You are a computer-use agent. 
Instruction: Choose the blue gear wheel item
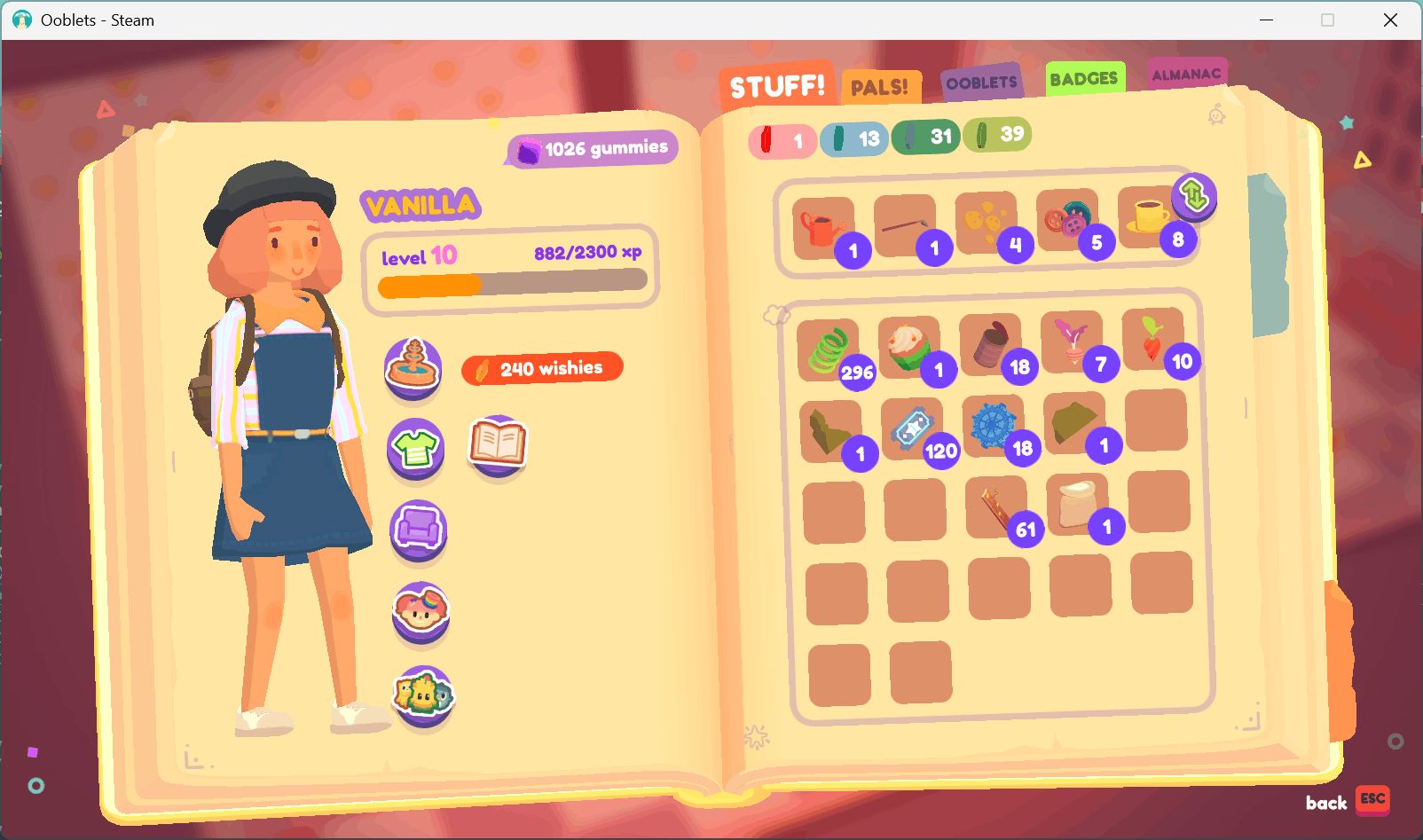point(993,425)
